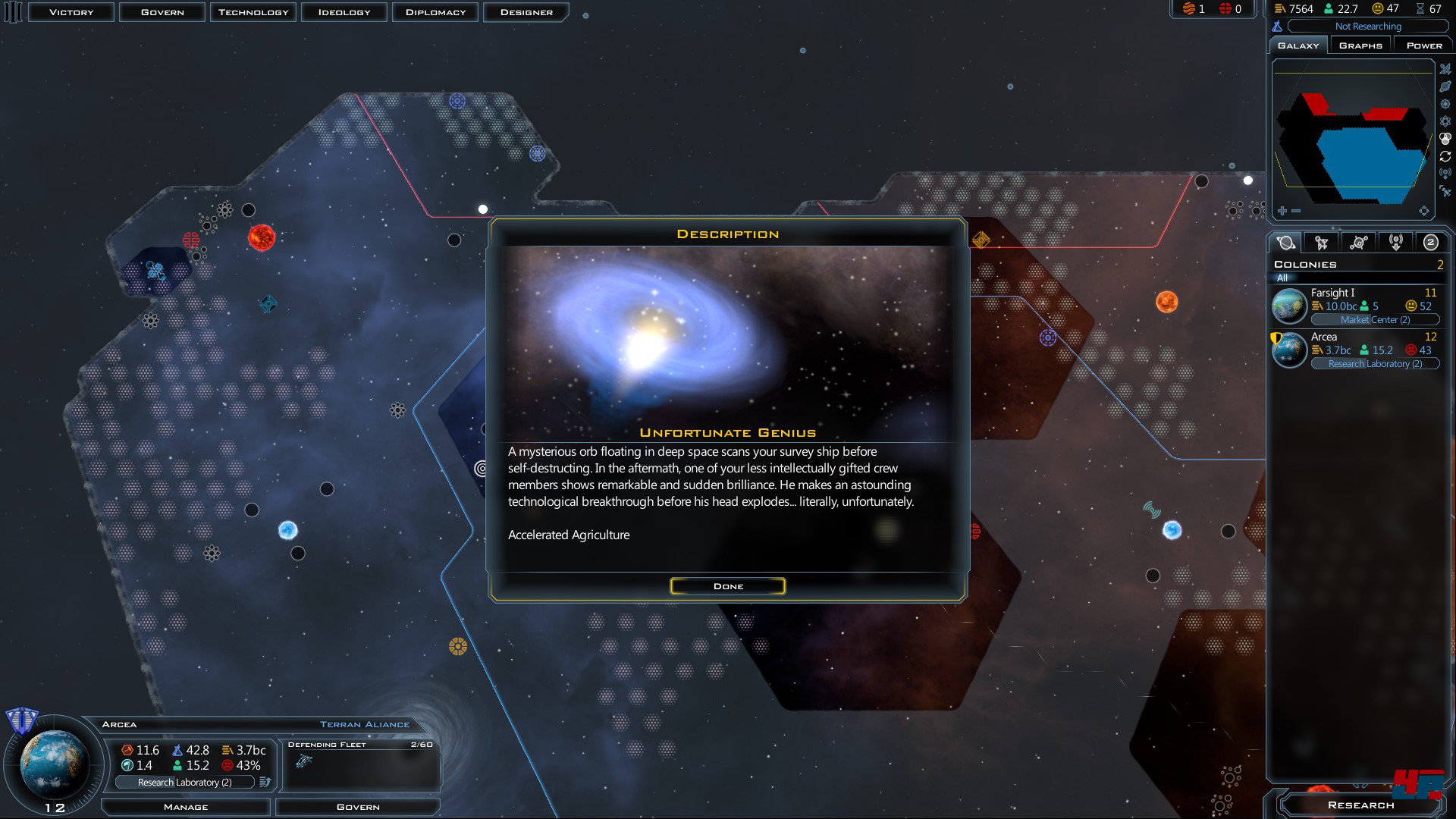
Task: Open the Victory menu
Action: point(71,12)
